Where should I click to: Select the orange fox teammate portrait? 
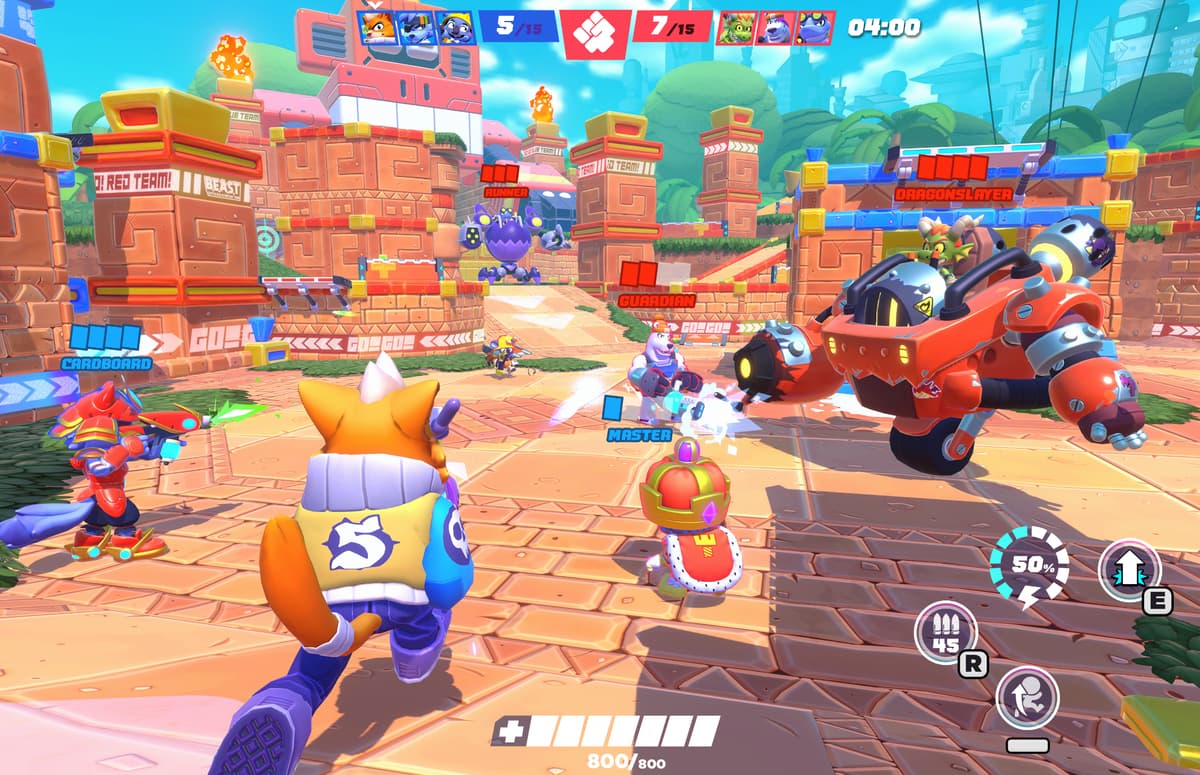[x=377, y=26]
